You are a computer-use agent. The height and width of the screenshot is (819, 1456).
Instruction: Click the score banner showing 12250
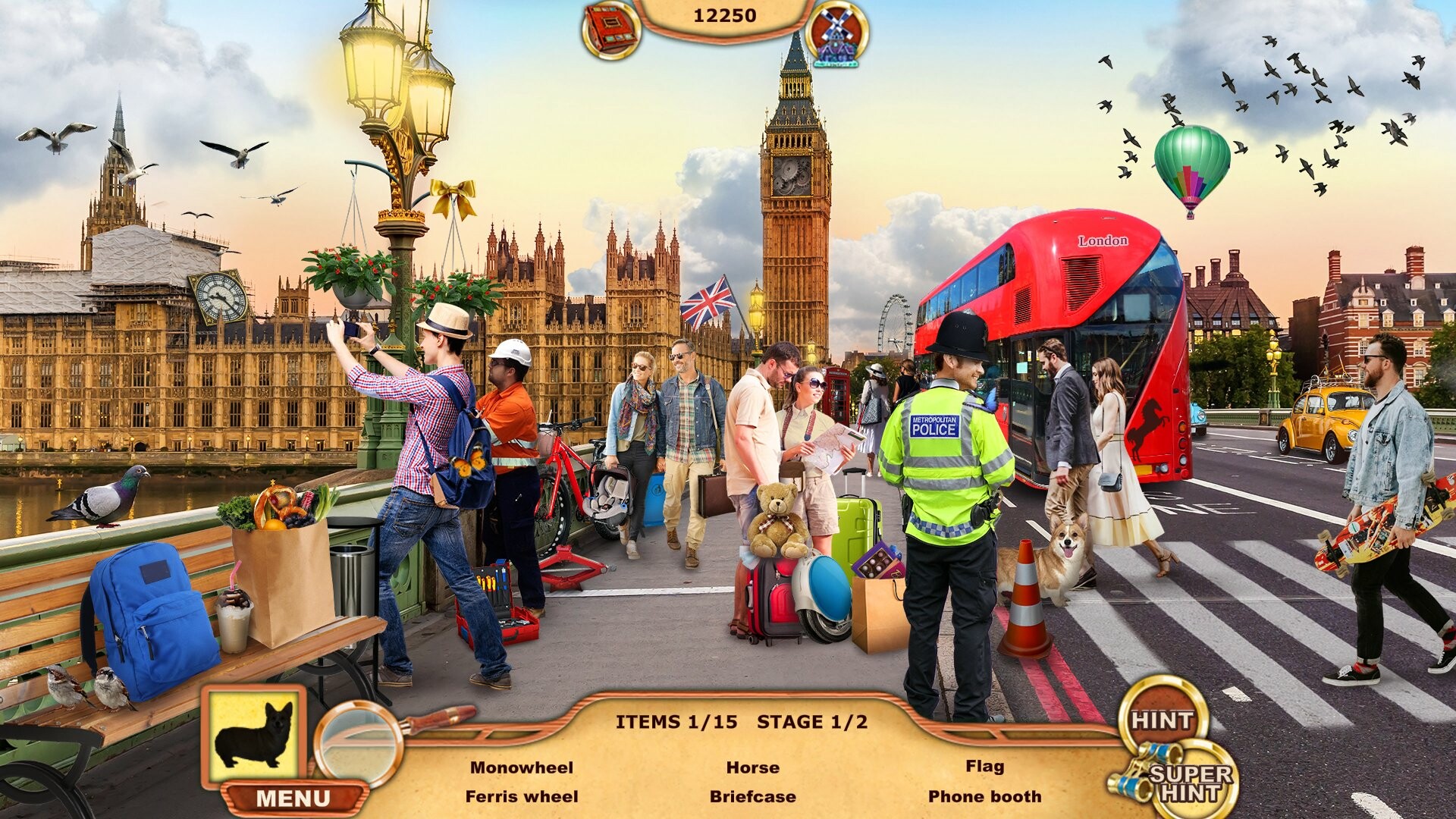(x=726, y=14)
